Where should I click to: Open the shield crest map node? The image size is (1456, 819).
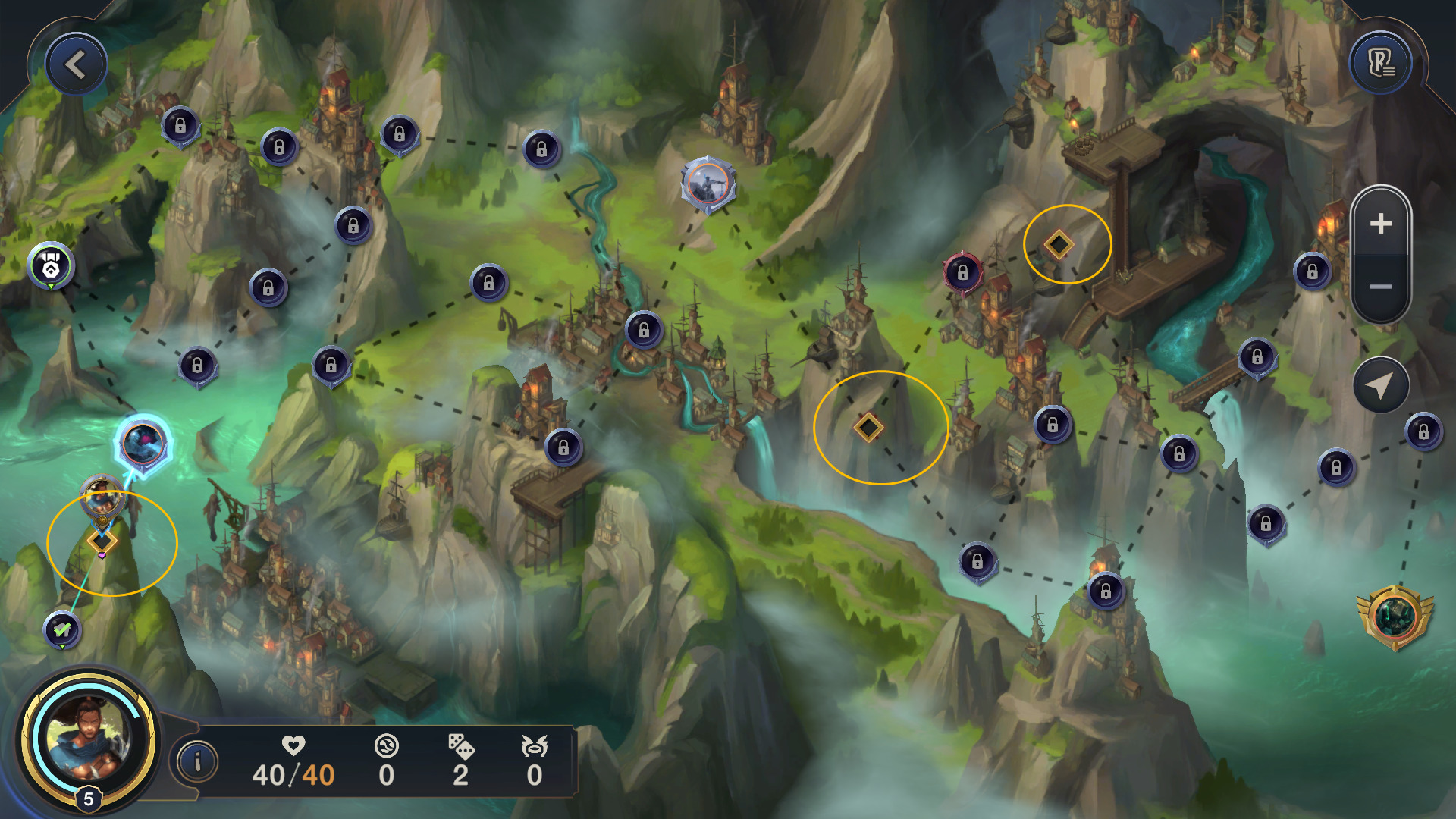pos(51,265)
